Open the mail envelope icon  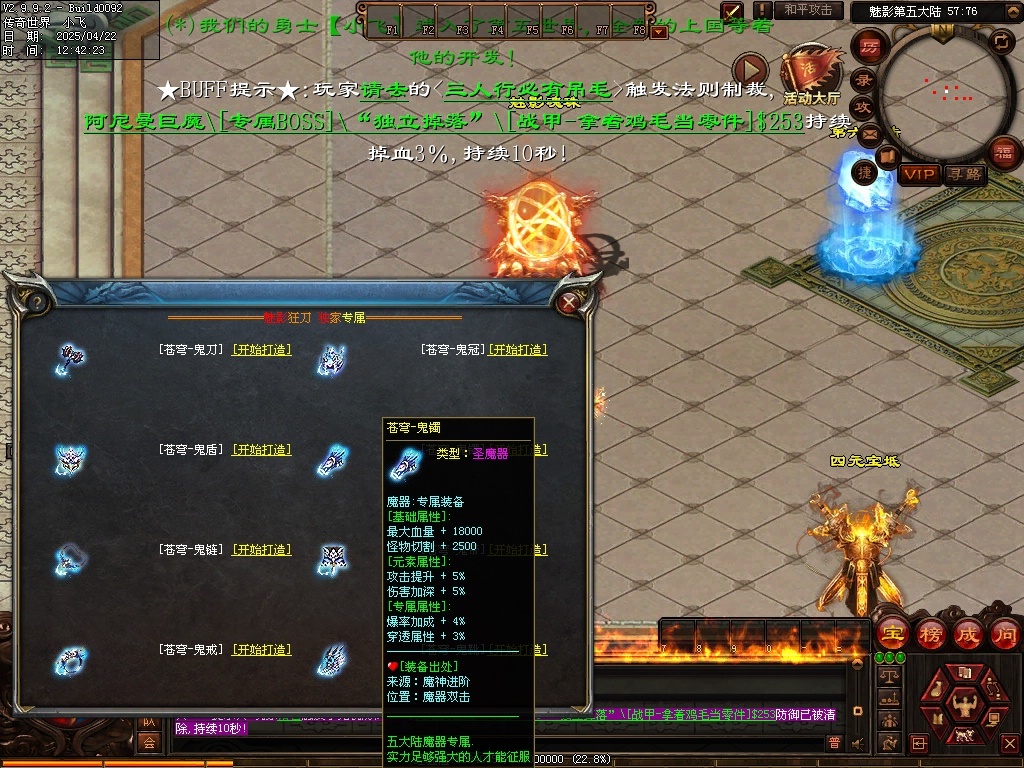pos(868,134)
